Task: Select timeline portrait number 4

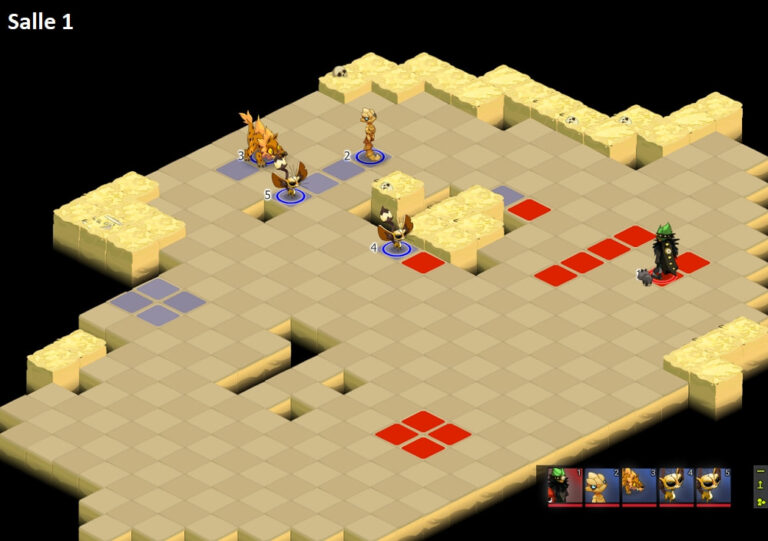Action: 676,485
